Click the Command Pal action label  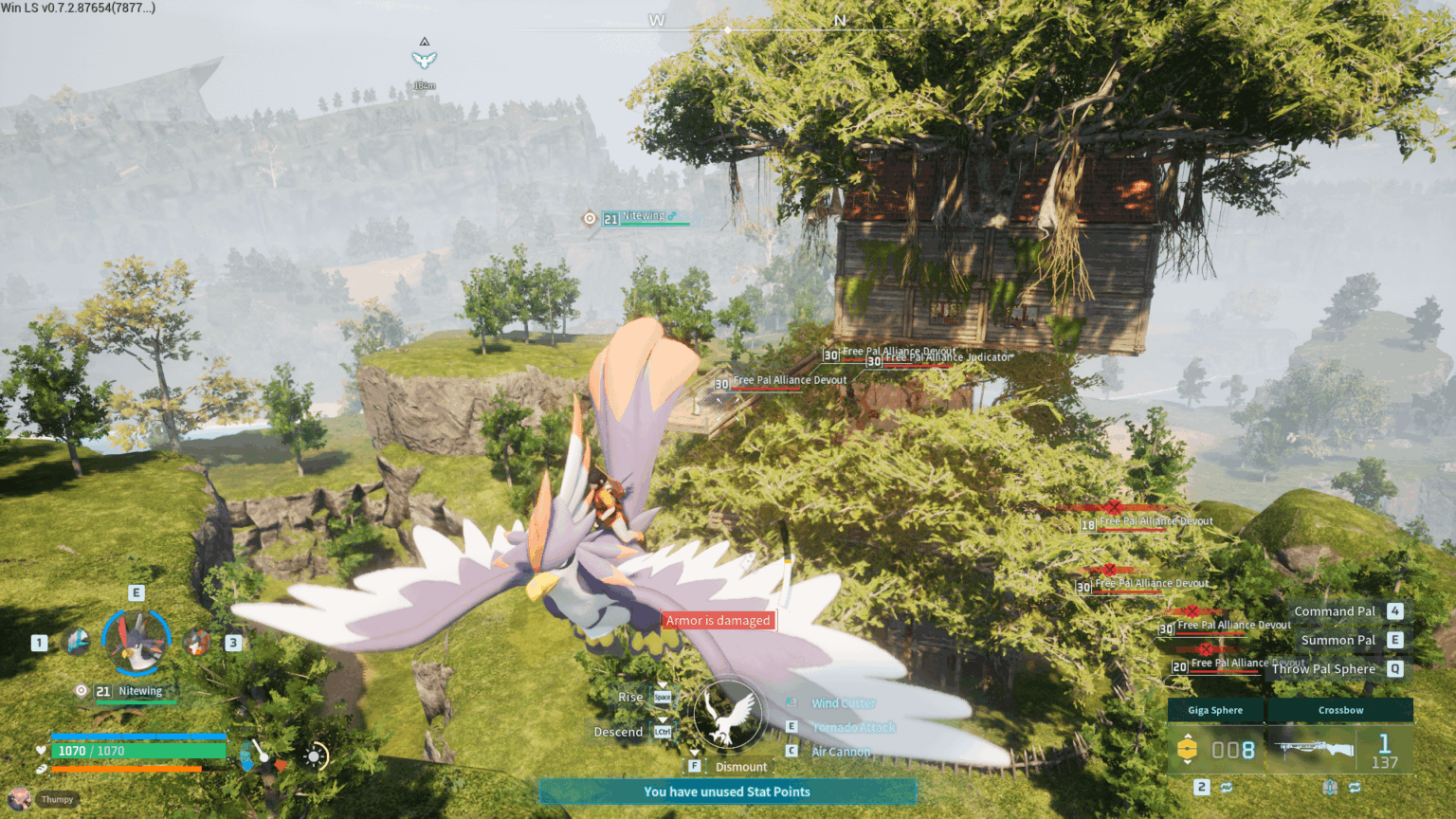[x=1334, y=611]
